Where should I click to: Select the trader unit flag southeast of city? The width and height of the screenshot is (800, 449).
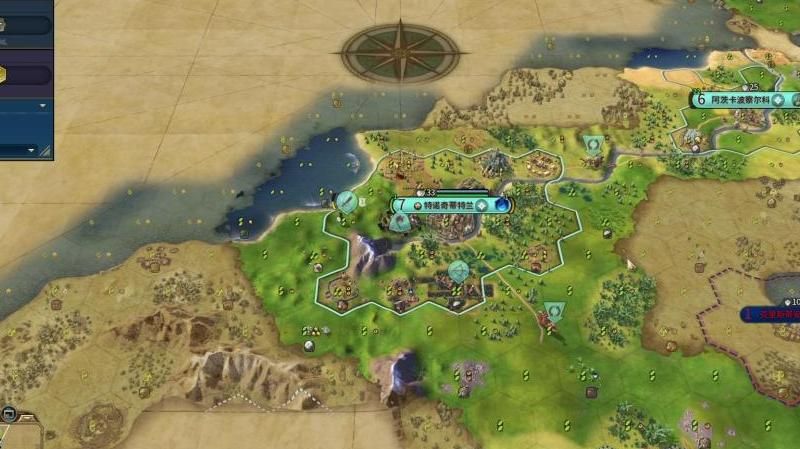tap(553, 311)
